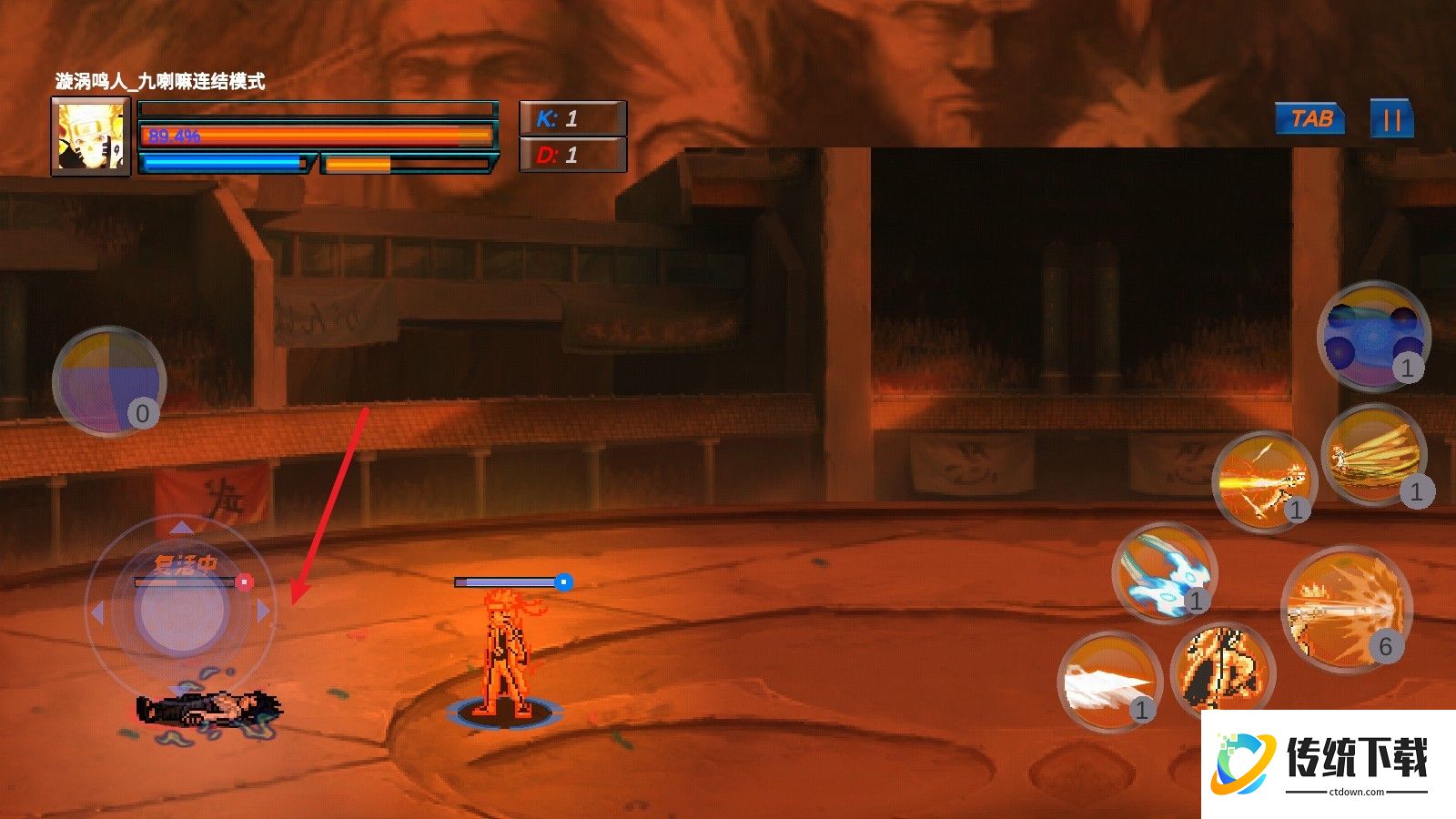Viewport: 1456px width, 819px height.
Task: Click the 传统下载 watermark logo
Action: (1329, 764)
